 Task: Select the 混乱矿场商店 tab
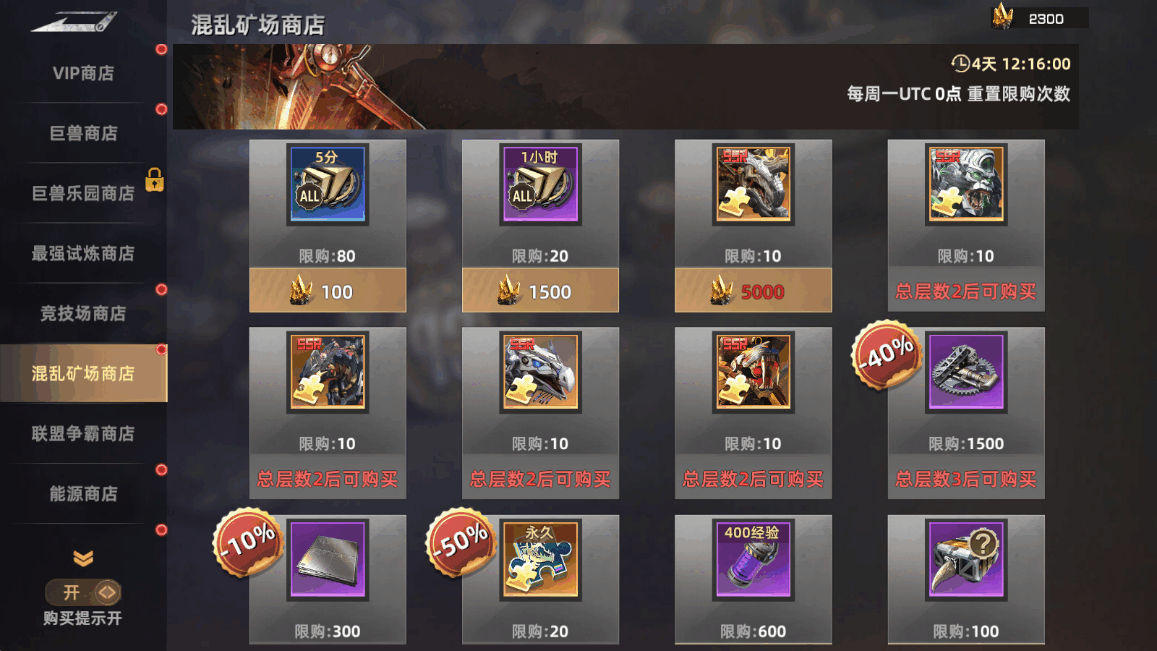(x=83, y=373)
